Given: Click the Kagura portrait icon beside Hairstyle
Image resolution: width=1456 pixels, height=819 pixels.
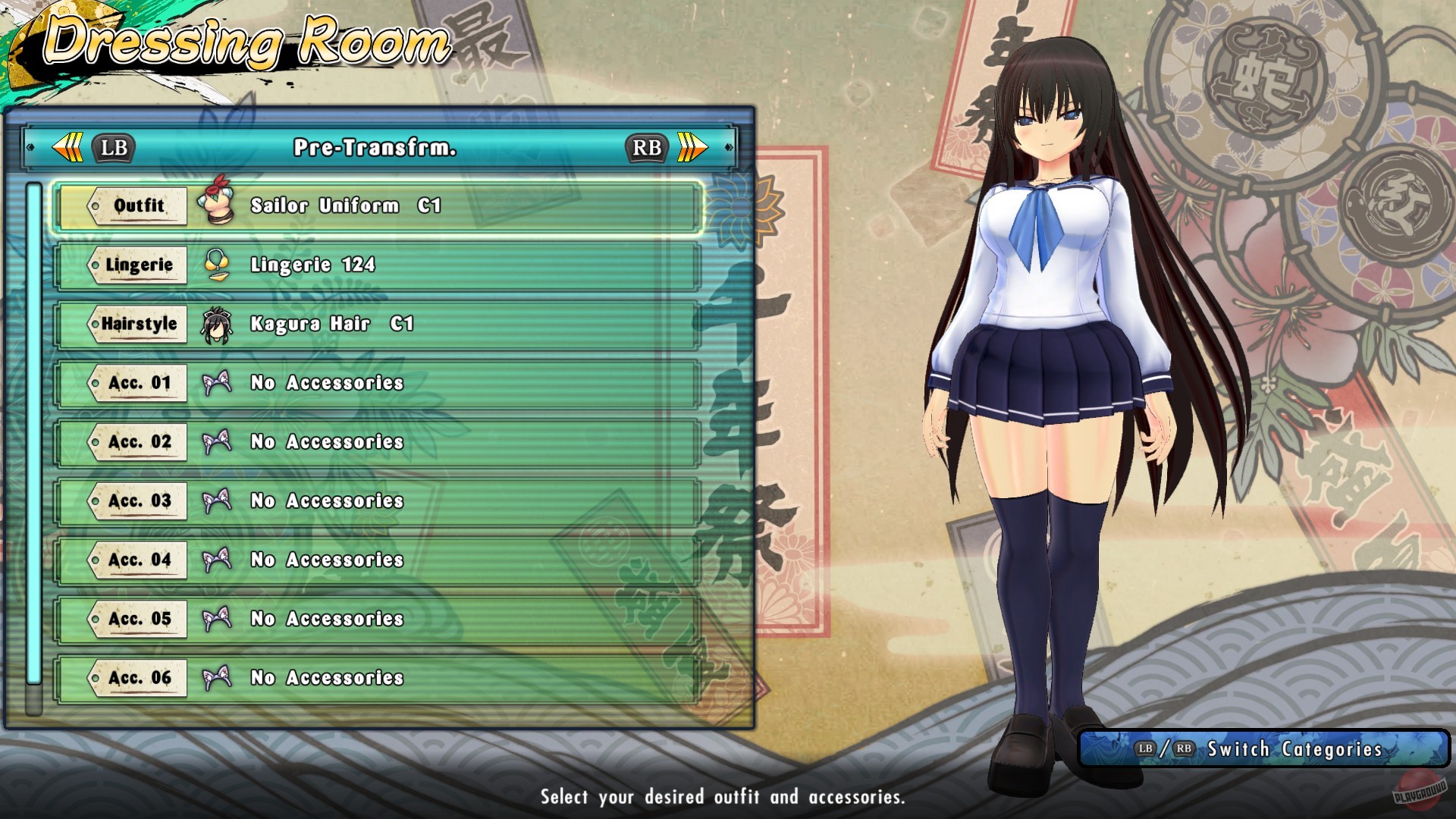Looking at the screenshot, I should point(218,323).
